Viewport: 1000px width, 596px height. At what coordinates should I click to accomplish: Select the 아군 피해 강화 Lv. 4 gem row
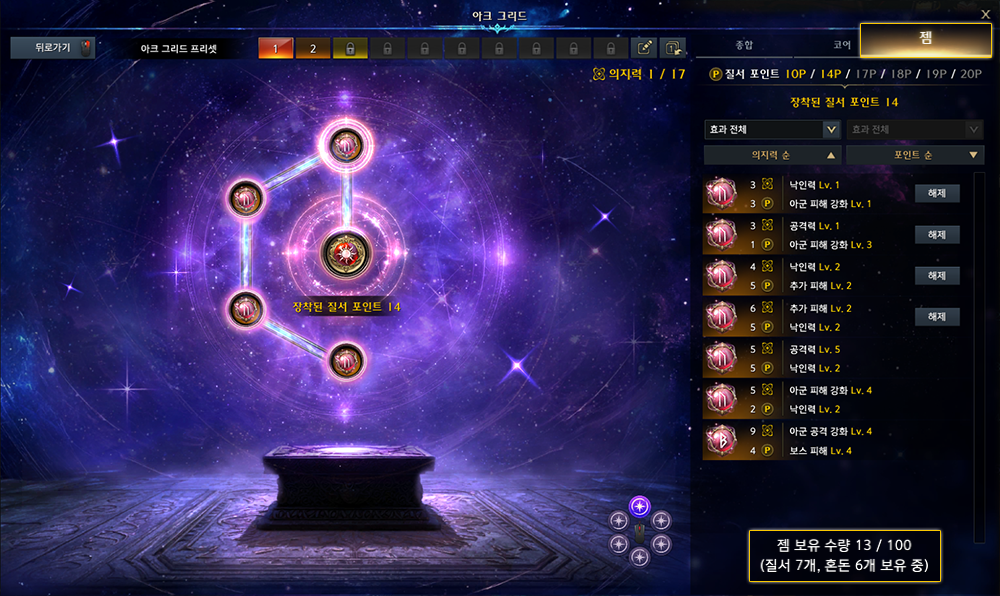835,399
